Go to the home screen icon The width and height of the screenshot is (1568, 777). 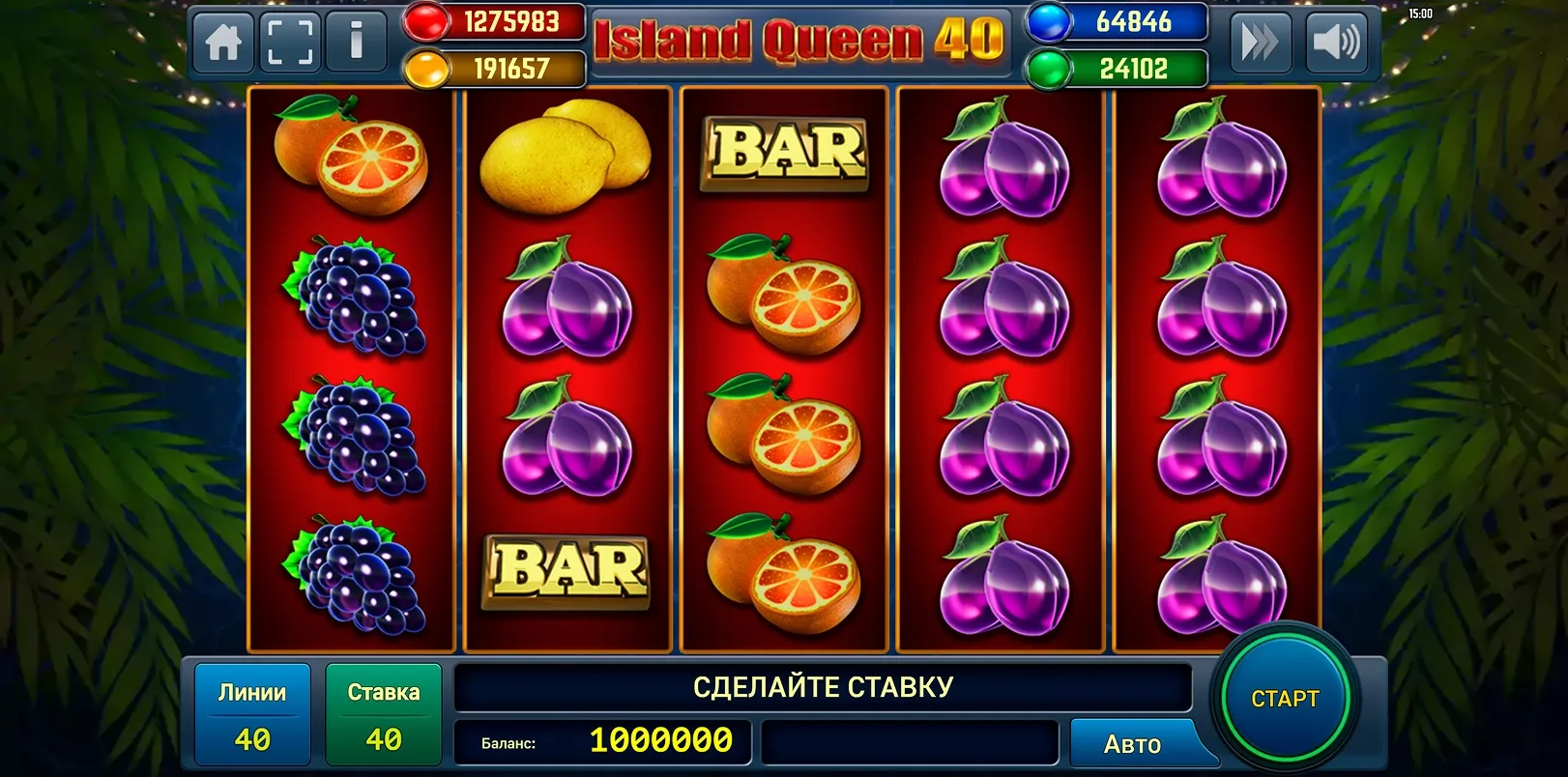(x=224, y=43)
